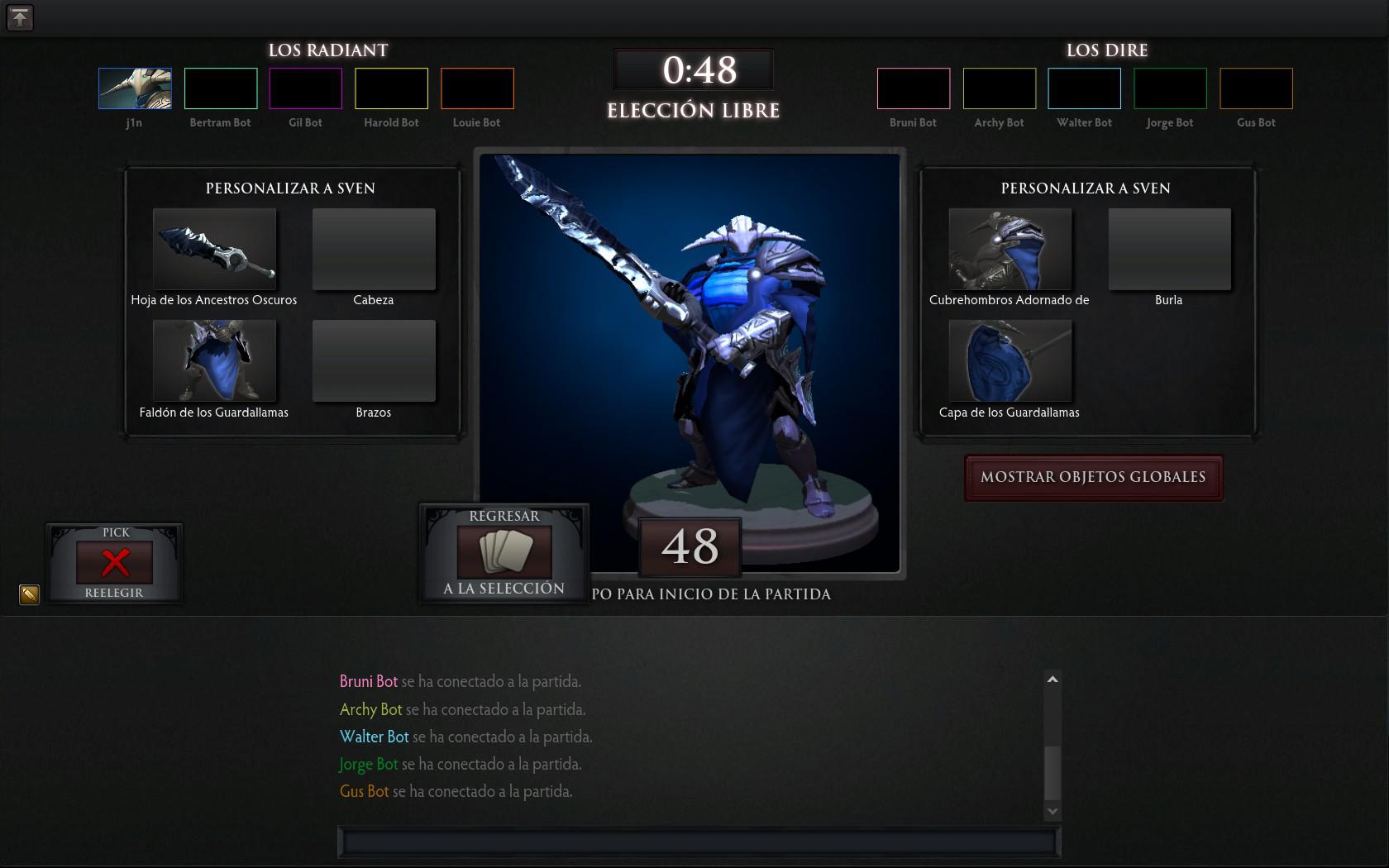Select the Cubrehombros Adornado shoulder slot
This screenshot has width=1389, height=868.
pos(1010,249)
